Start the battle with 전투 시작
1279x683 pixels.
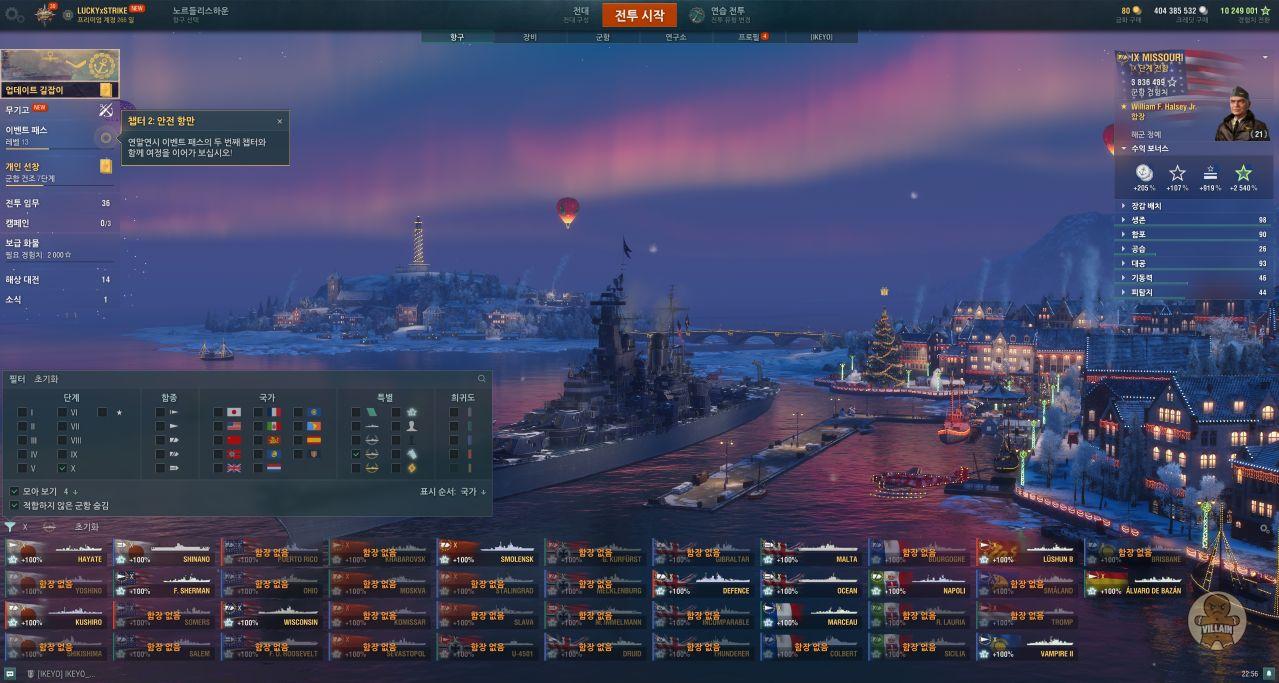639,15
